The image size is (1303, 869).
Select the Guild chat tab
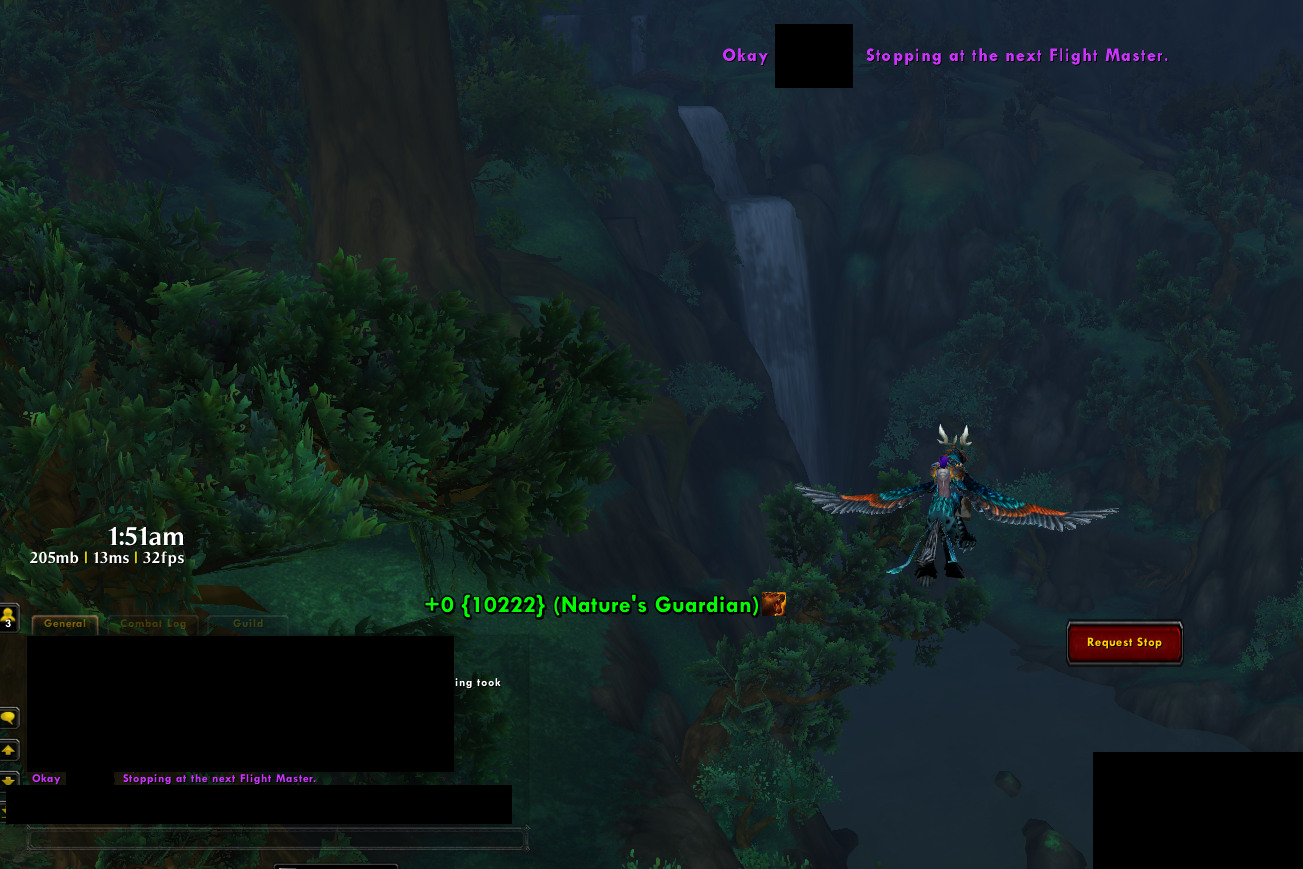pos(246,623)
